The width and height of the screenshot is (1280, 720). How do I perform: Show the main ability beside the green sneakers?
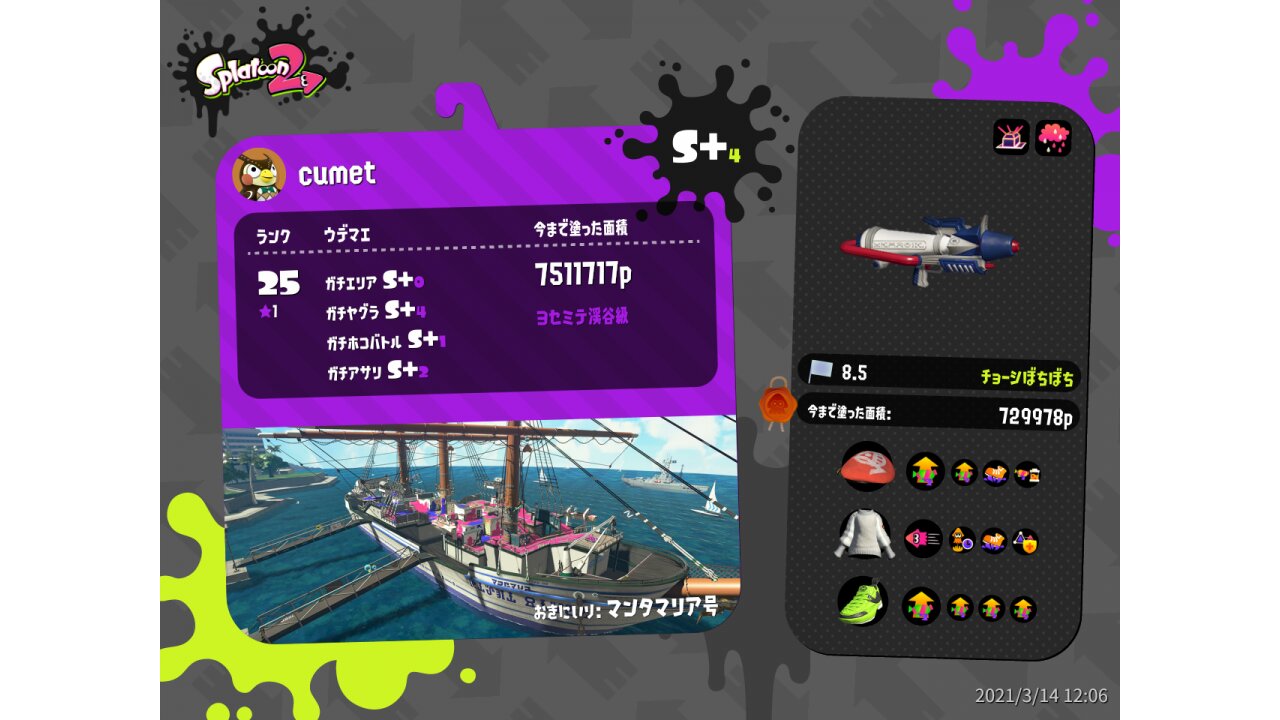point(921,606)
